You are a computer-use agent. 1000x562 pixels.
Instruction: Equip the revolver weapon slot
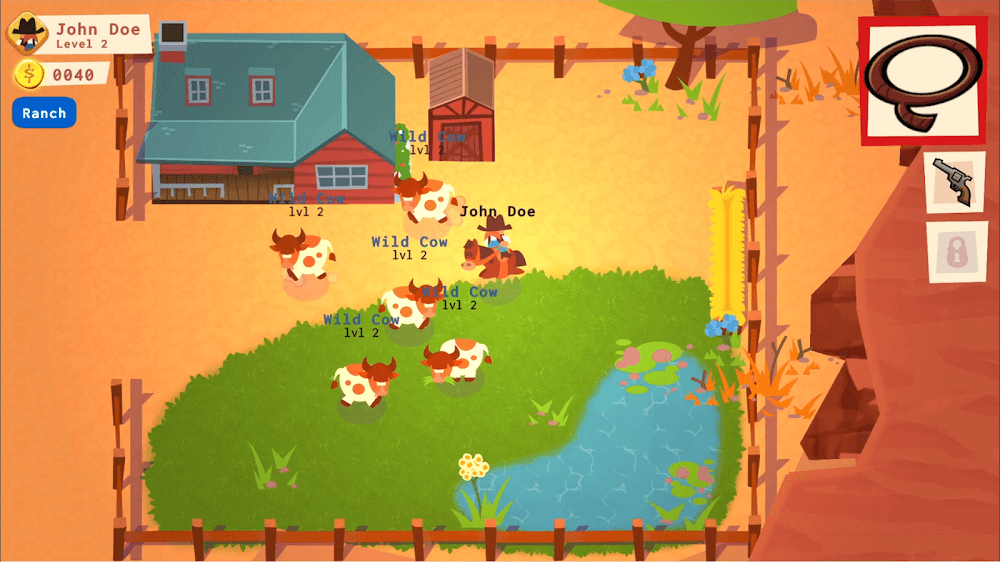click(x=954, y=182)
